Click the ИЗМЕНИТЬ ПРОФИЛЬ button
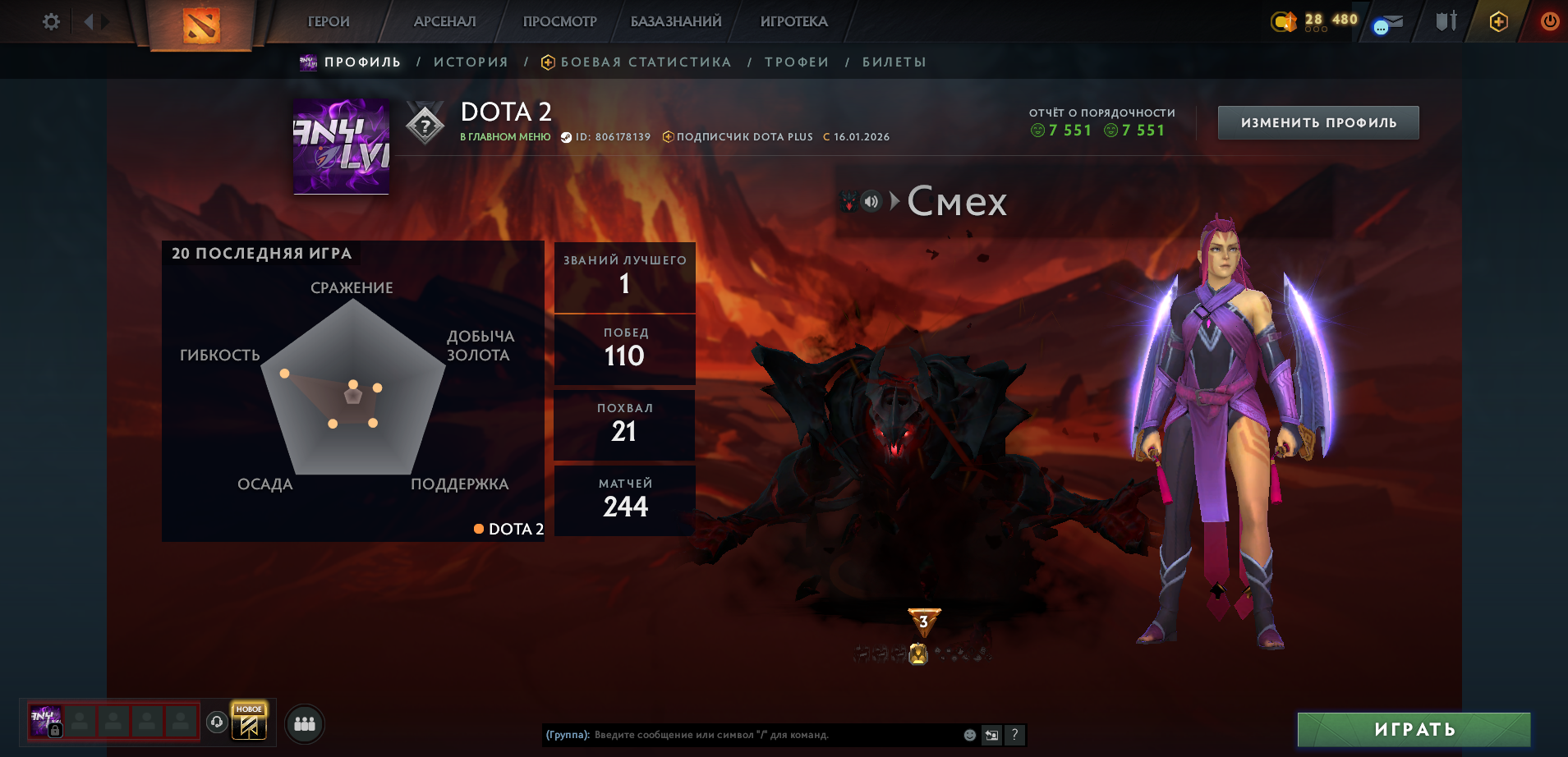The width and height of the screenshot is (1568, 757). [1317, 122]
